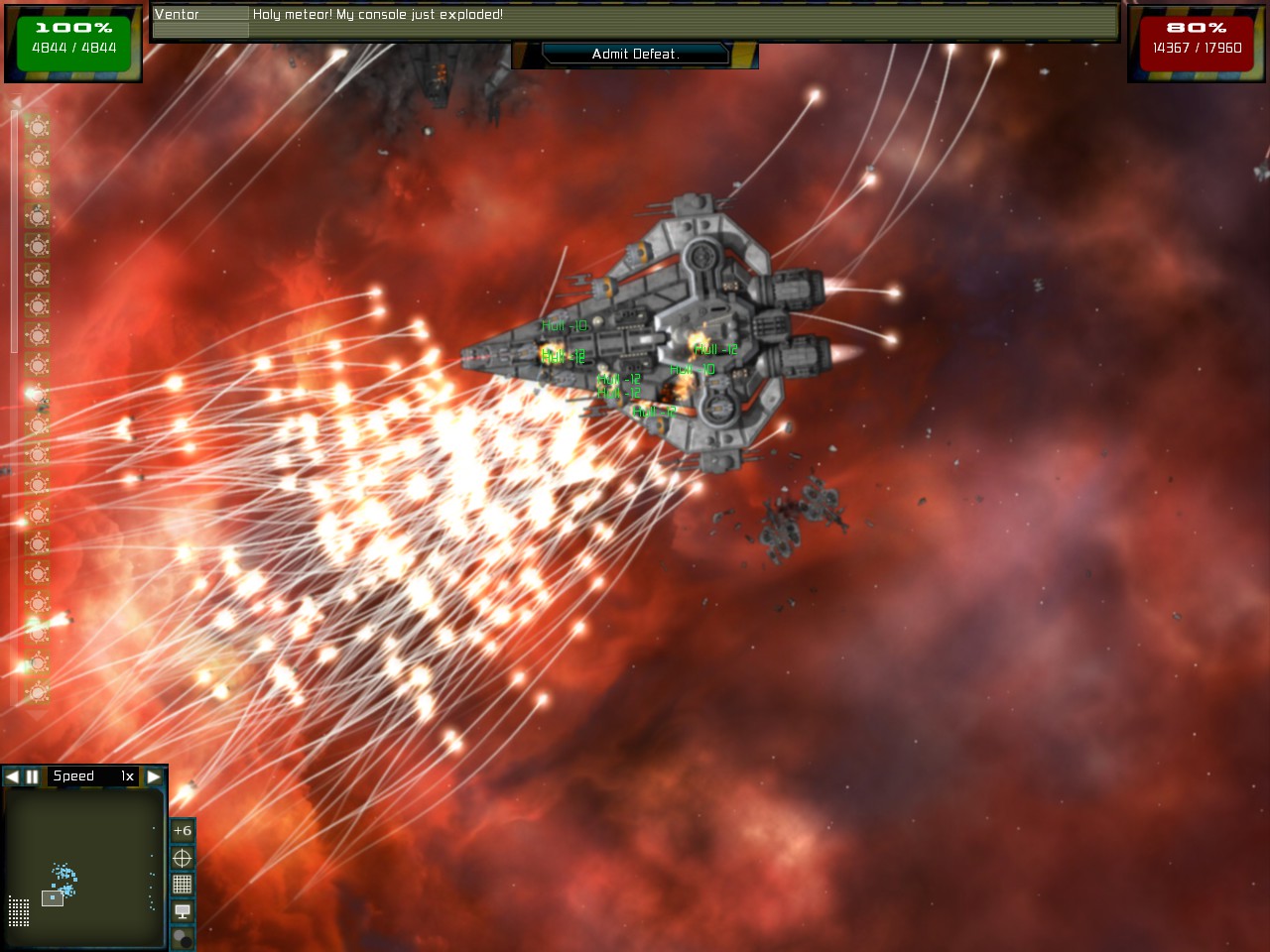Click the monitor display icon
Viewport: 1270px width, 952px height.
(182, 910)
